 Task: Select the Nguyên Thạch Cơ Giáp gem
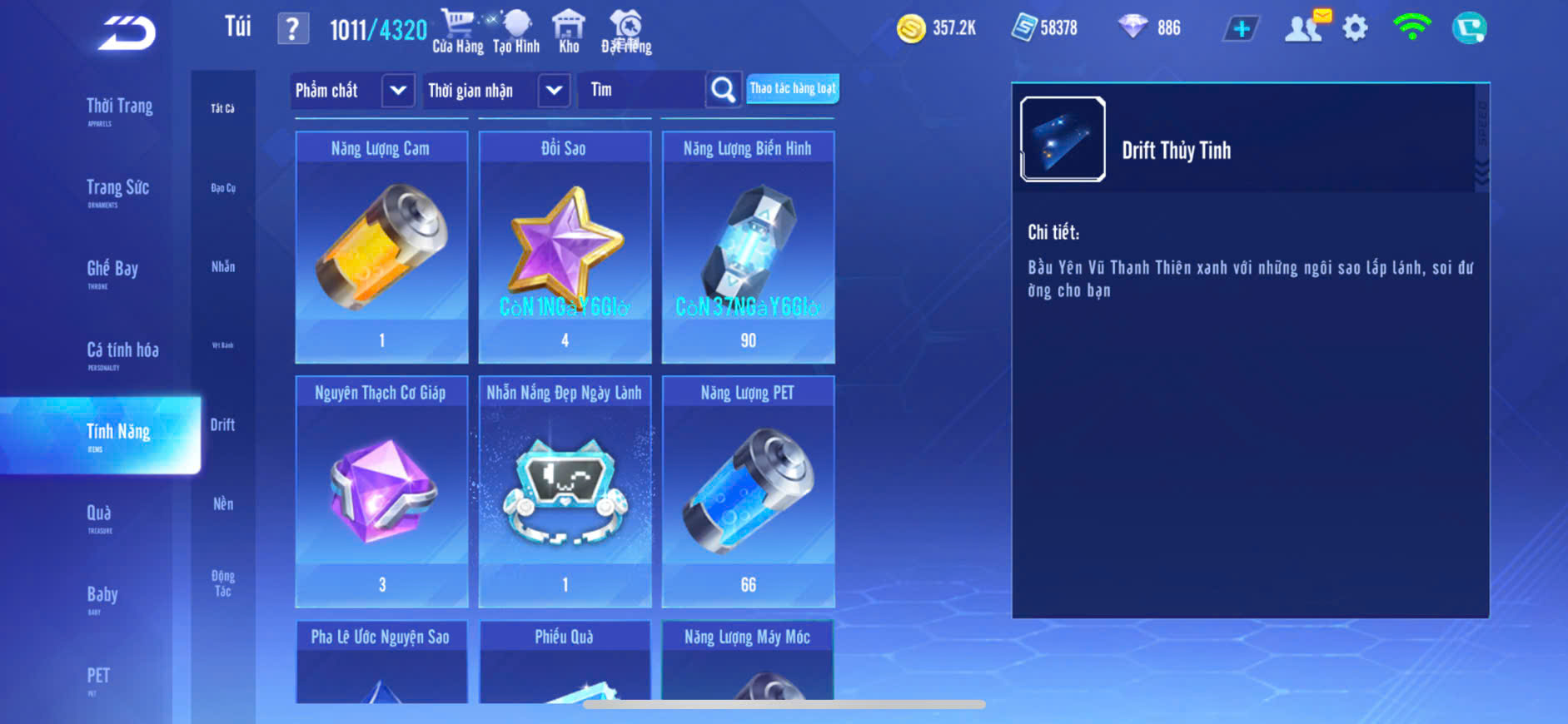[381, 491]
